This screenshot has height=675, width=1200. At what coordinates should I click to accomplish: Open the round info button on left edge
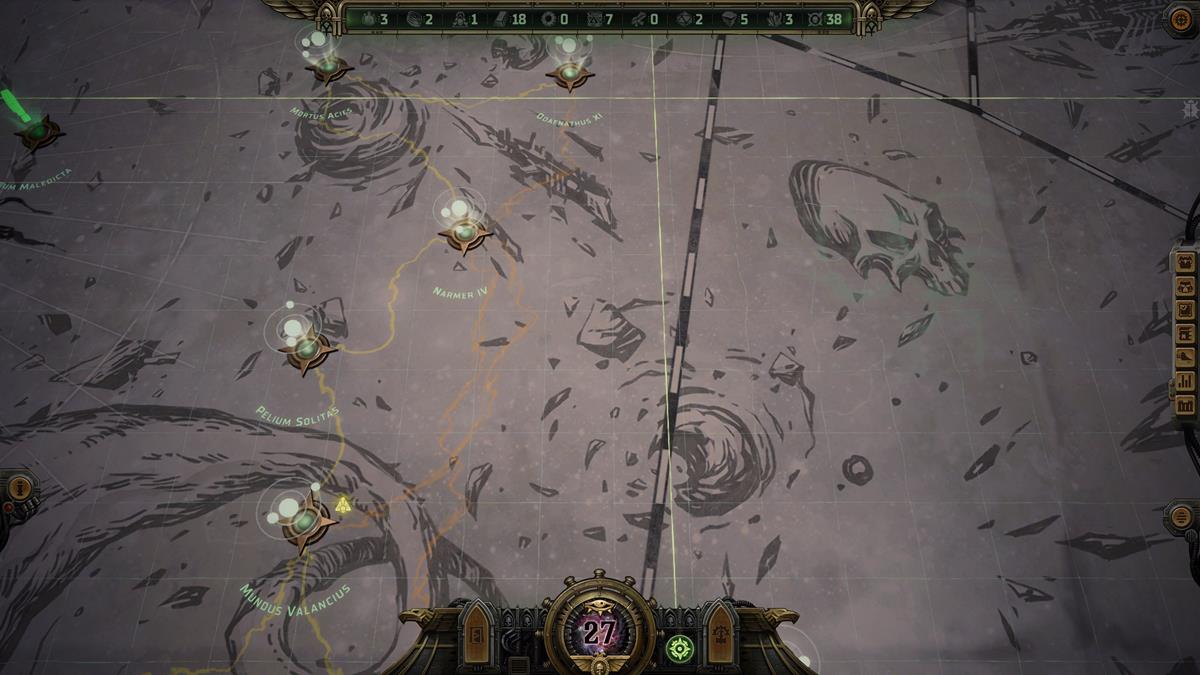coord(20,490)
